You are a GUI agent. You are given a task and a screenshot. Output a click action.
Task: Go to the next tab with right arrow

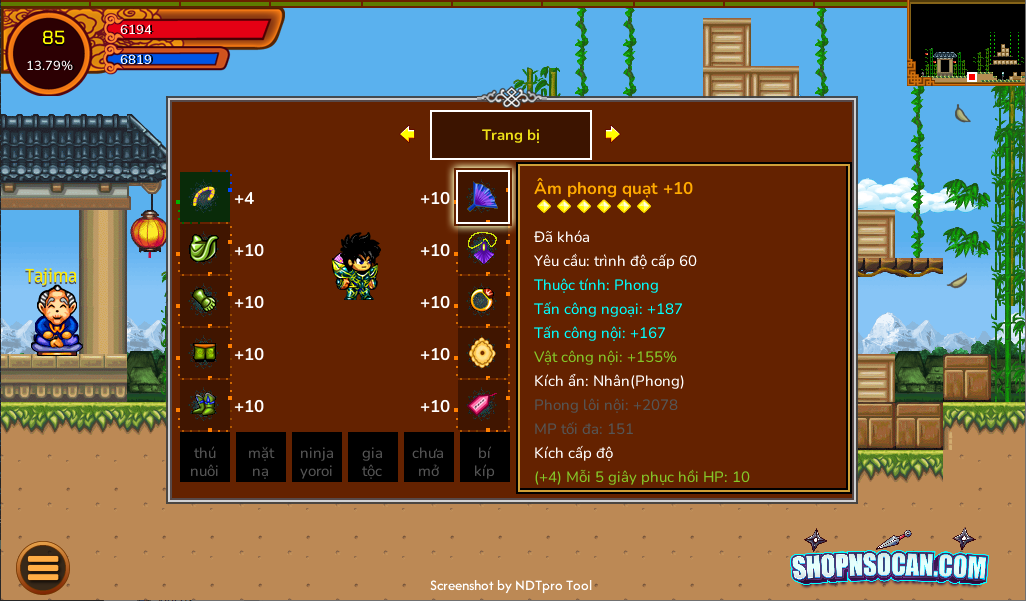[613, 134]
